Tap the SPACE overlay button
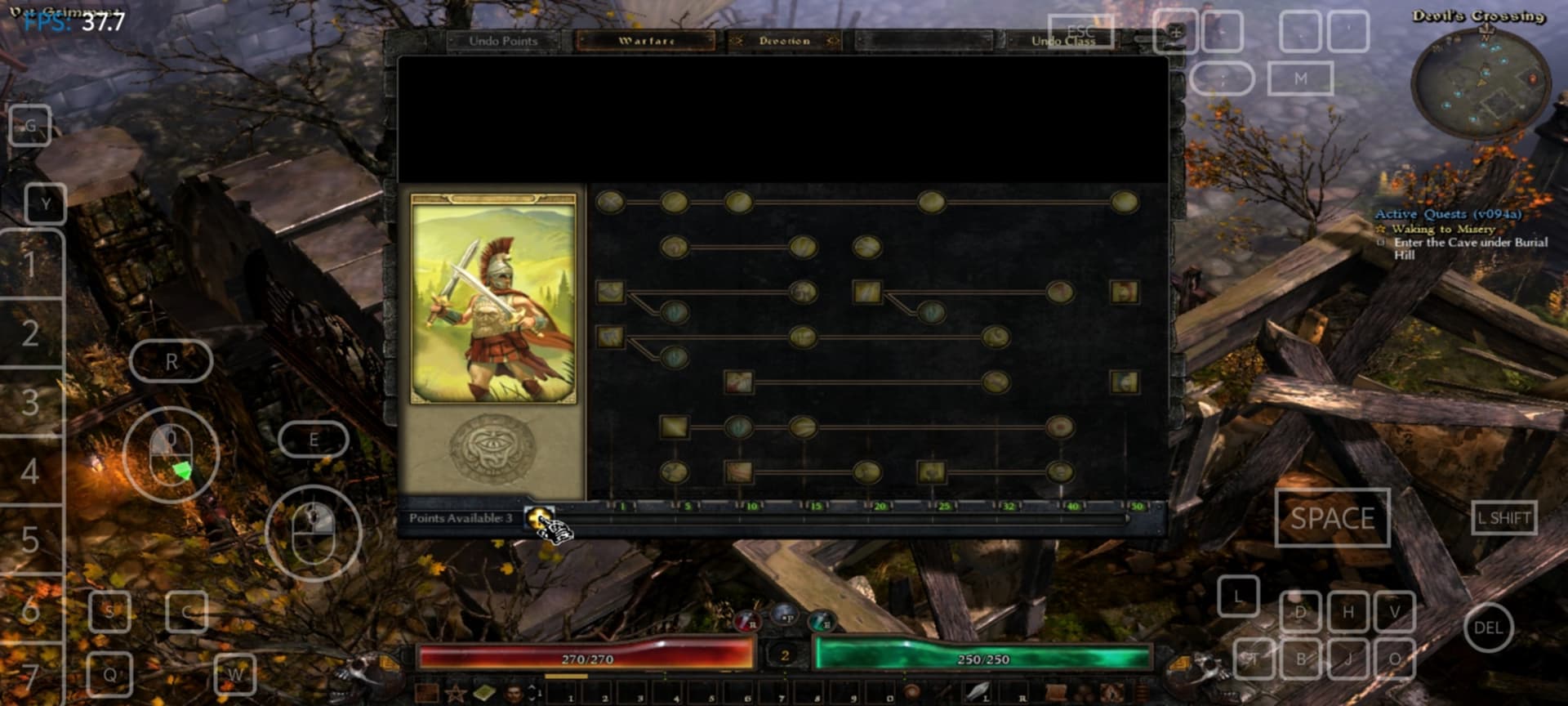Screen dimensions: 1568x706 click(x=1332, y=518)
